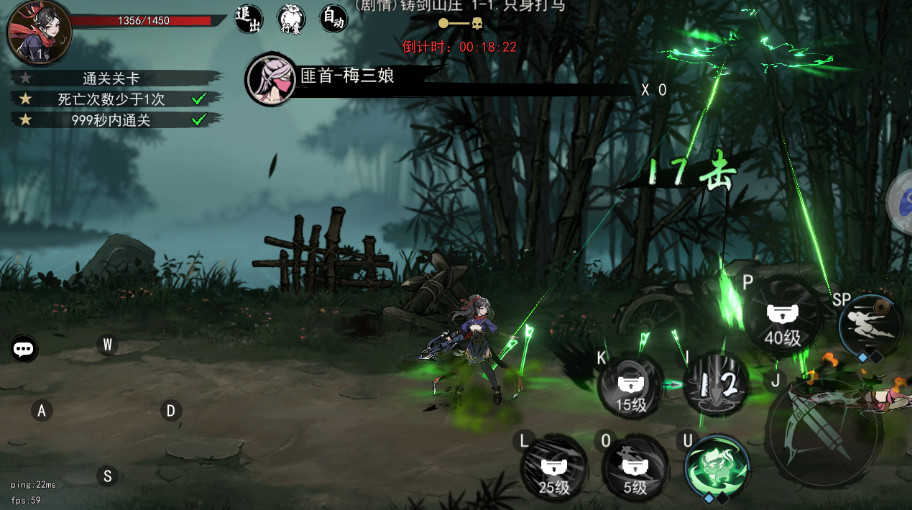Image resolution: width=912 pixels, height=510 pixels.
Task: Tap the 退出 exit button
Action: click(248, 17)
